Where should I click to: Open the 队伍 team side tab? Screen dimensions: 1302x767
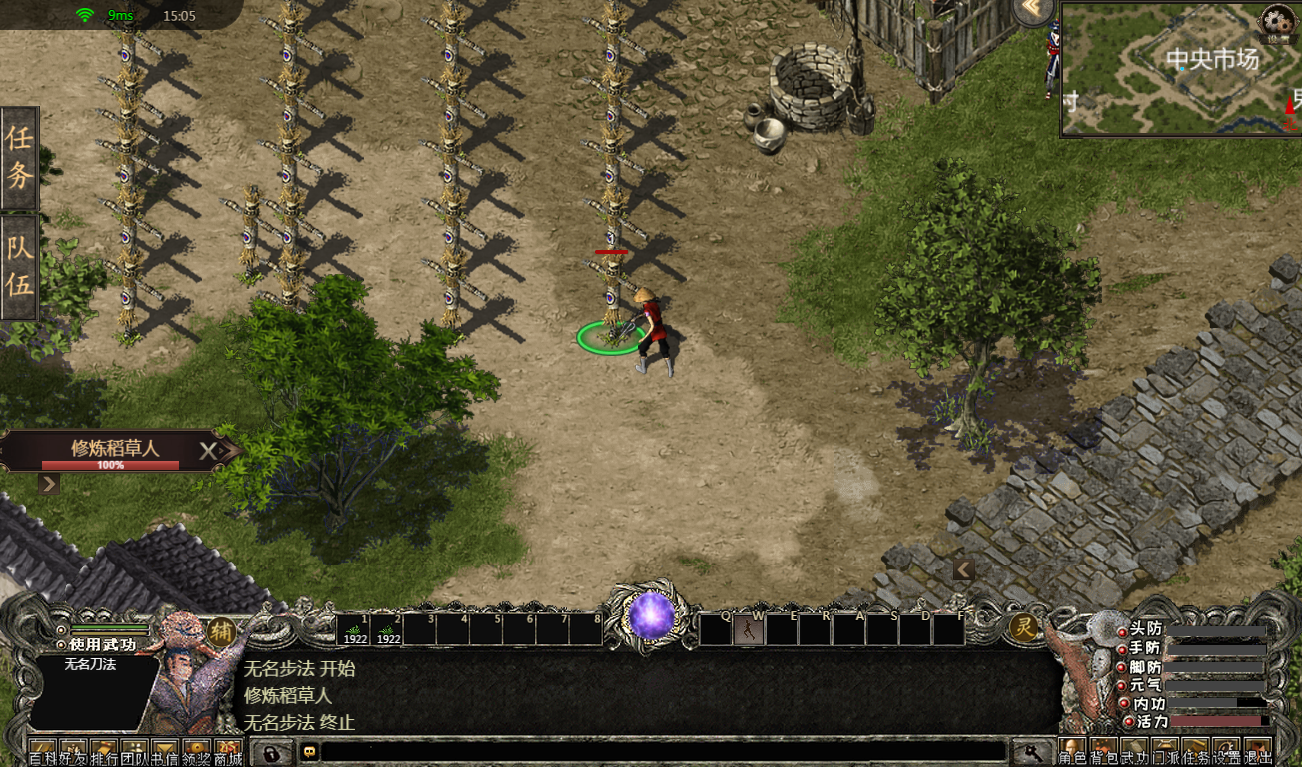(20, 266)
